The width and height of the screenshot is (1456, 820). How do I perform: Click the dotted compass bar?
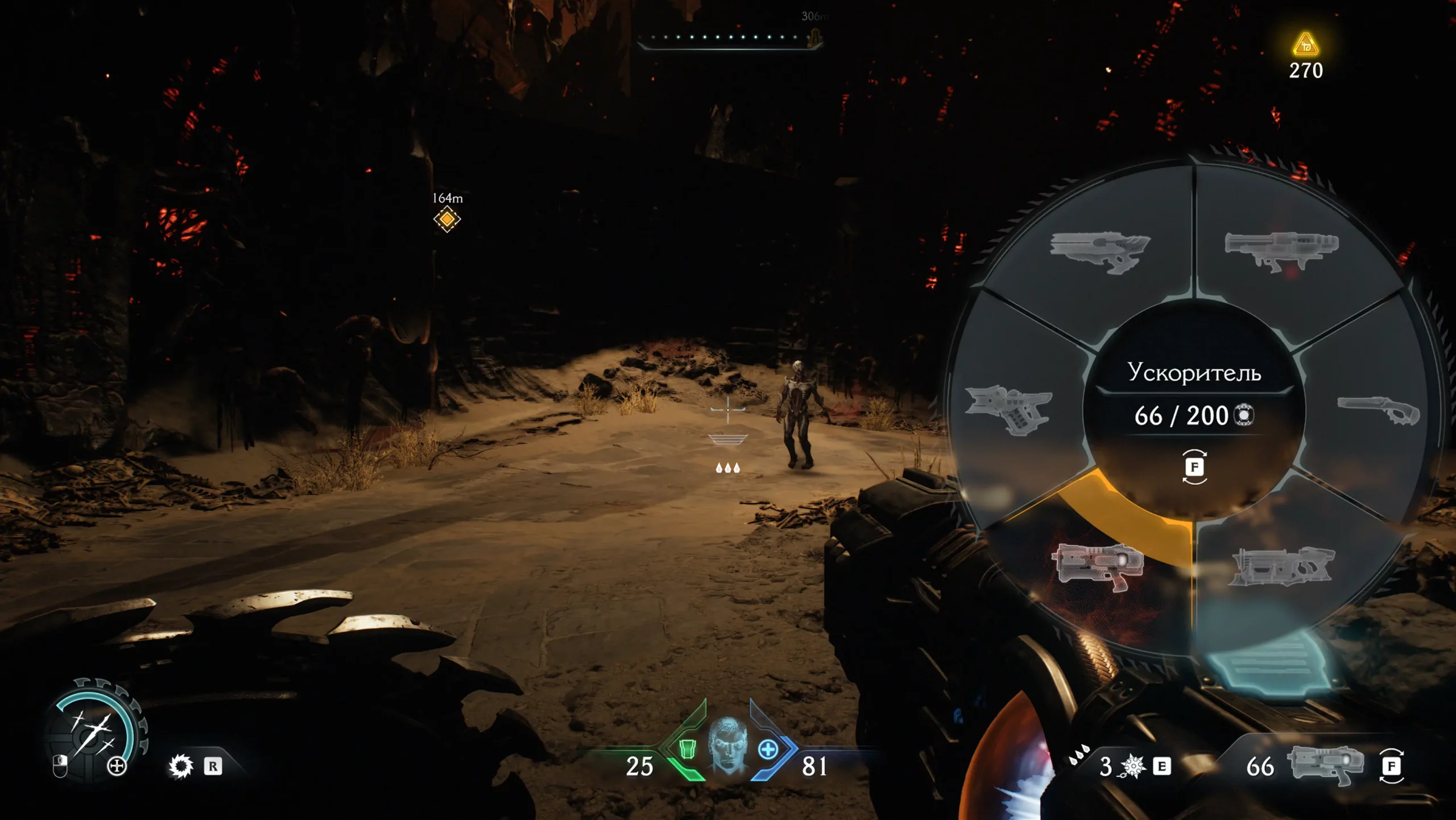click(x=729, y=38)
